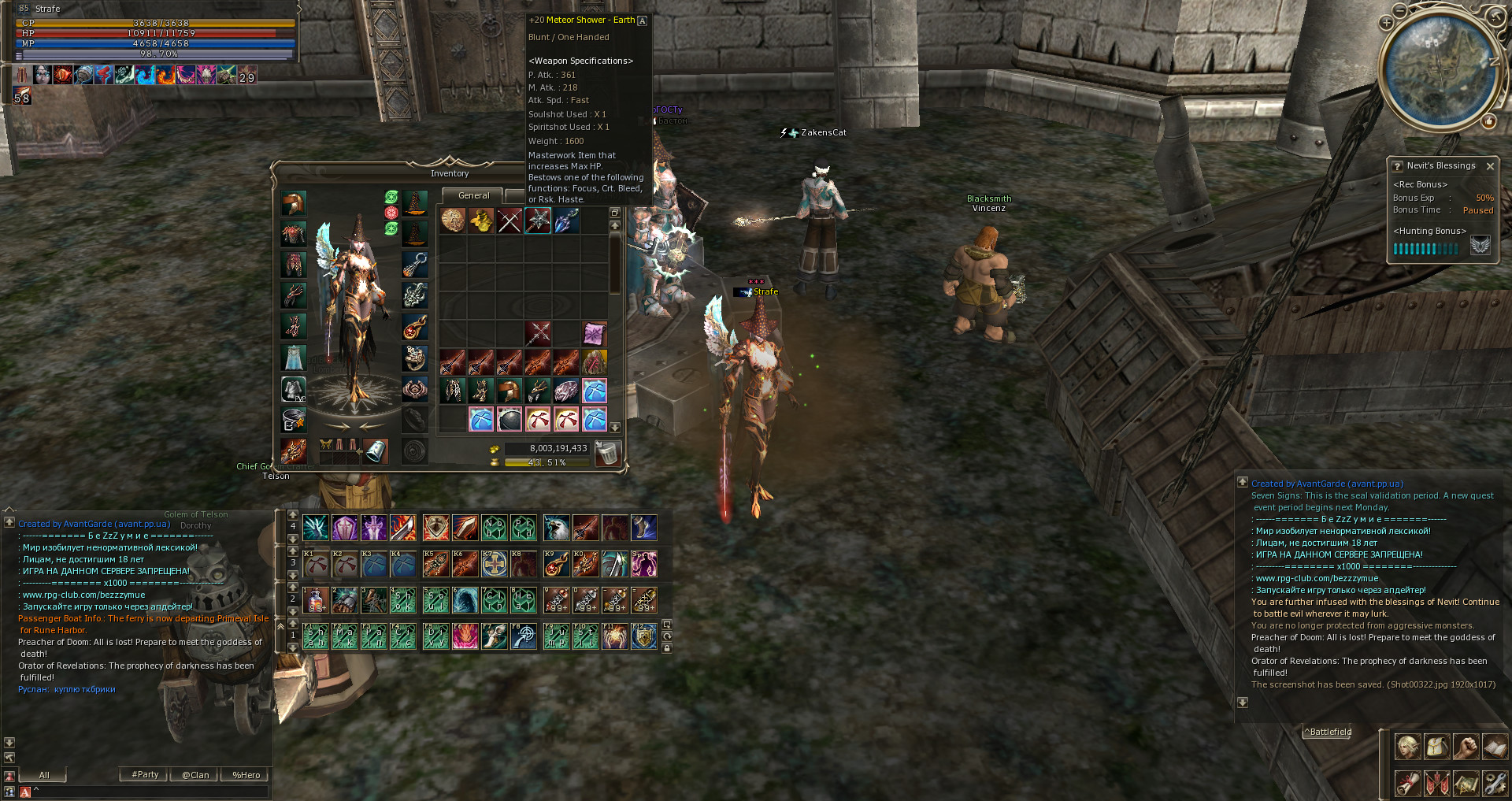
Task: Open the %Hero chat tab
Action: 246,775
